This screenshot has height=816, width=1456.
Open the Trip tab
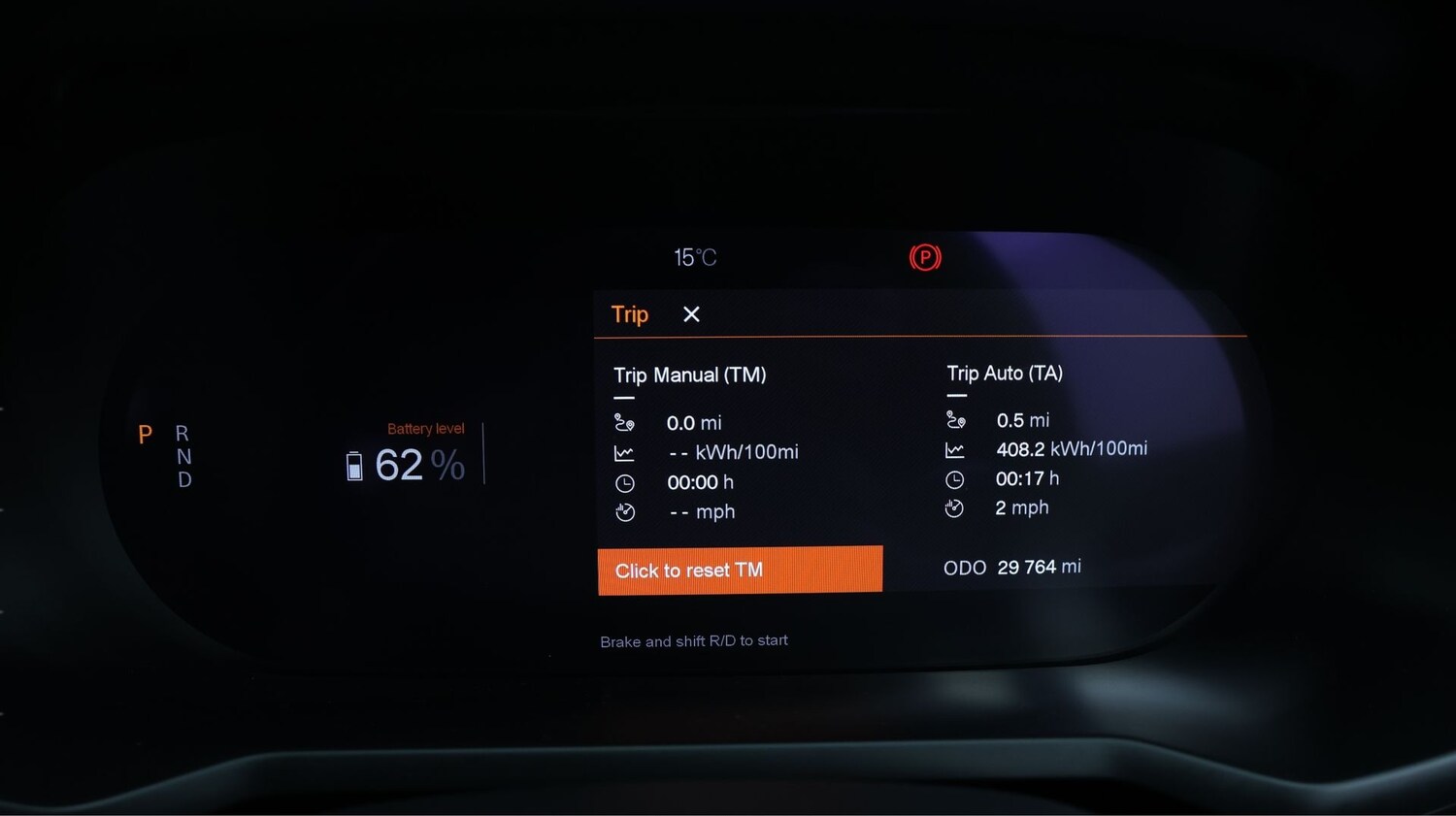pos(629,313)
